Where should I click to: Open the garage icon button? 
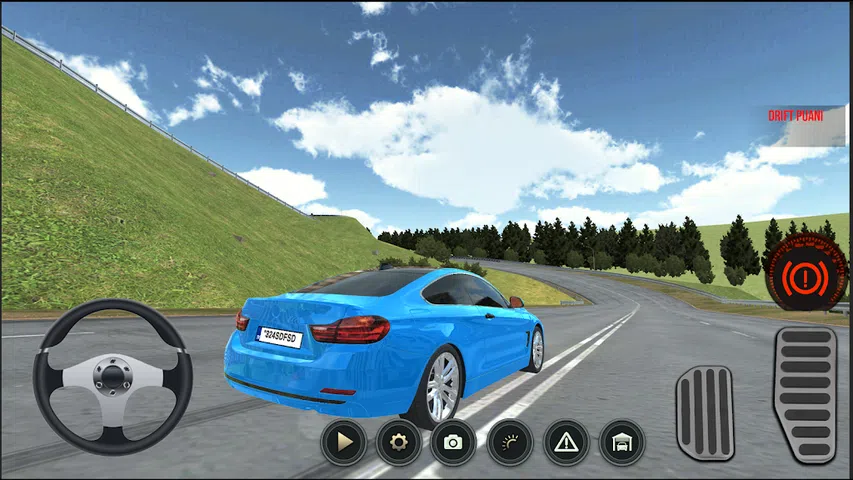pos(621,441)
